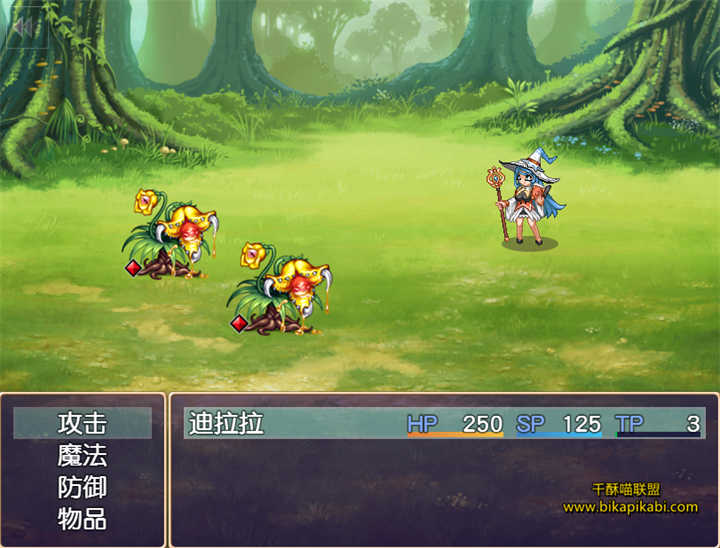Click the faint double-arrow back button
720x548 pixels.
[21, 27]
